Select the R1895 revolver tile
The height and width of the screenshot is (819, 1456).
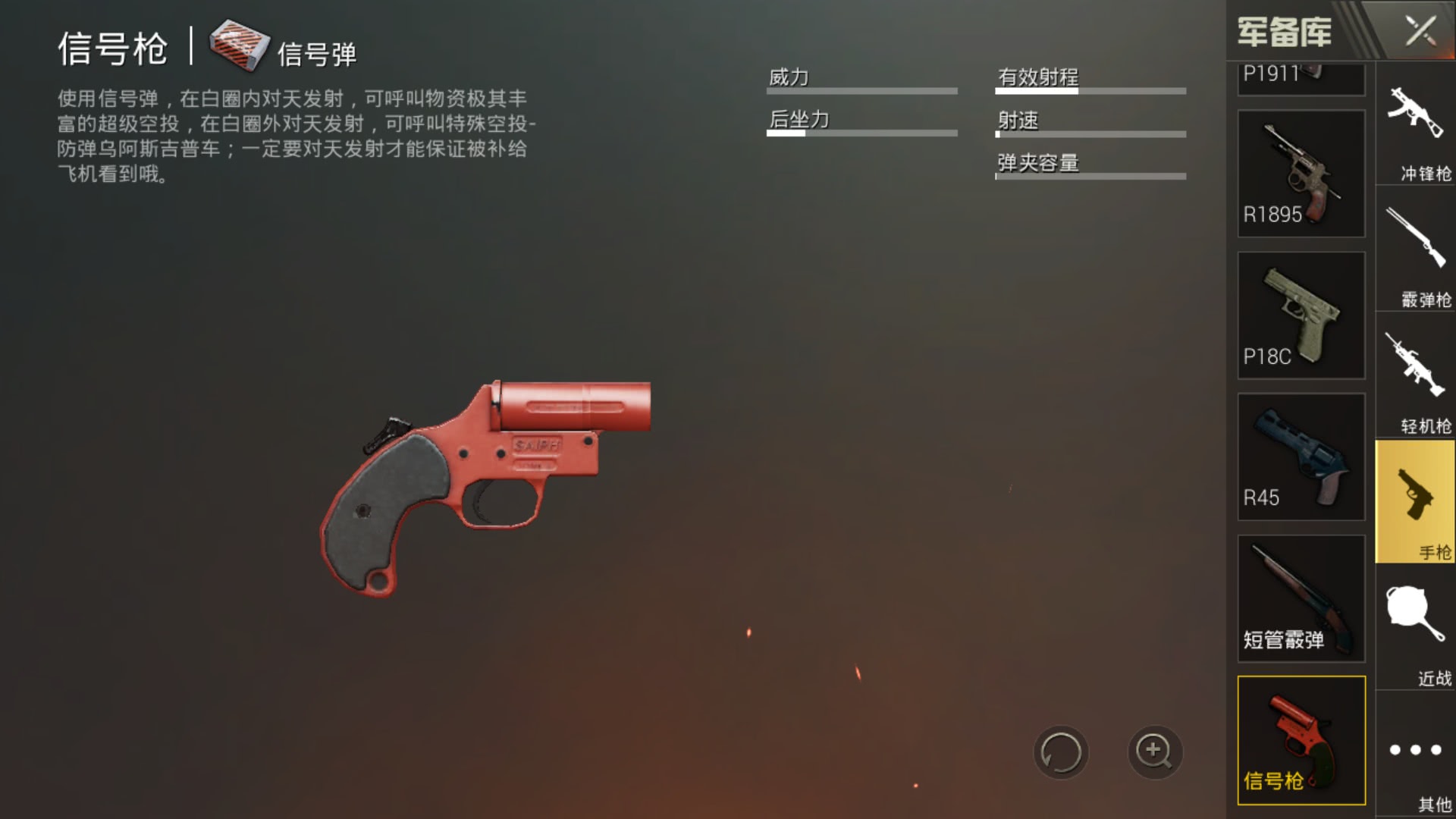click(1301, 174)
